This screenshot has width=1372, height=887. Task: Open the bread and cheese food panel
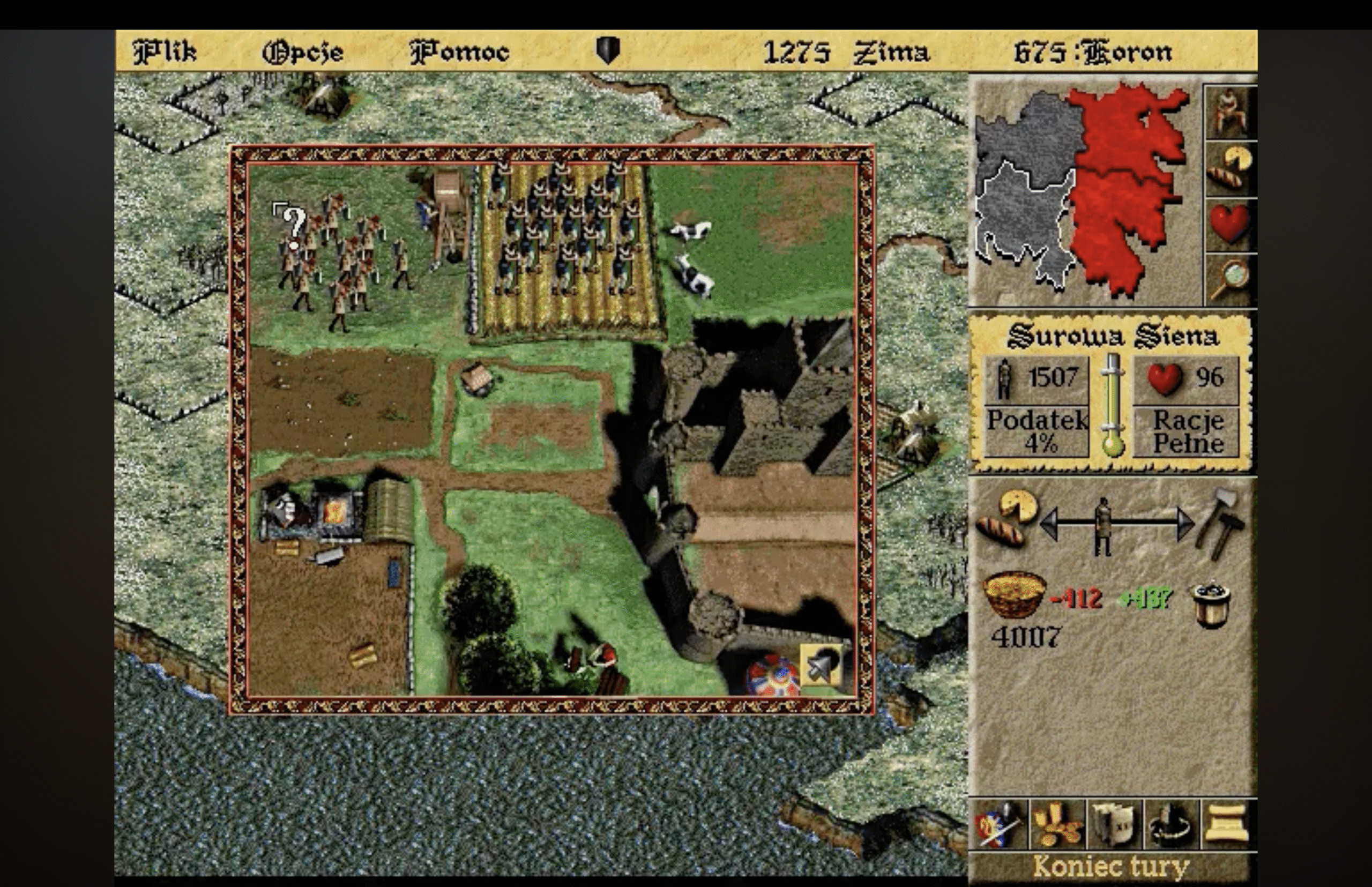click(x=1230, y=168)
